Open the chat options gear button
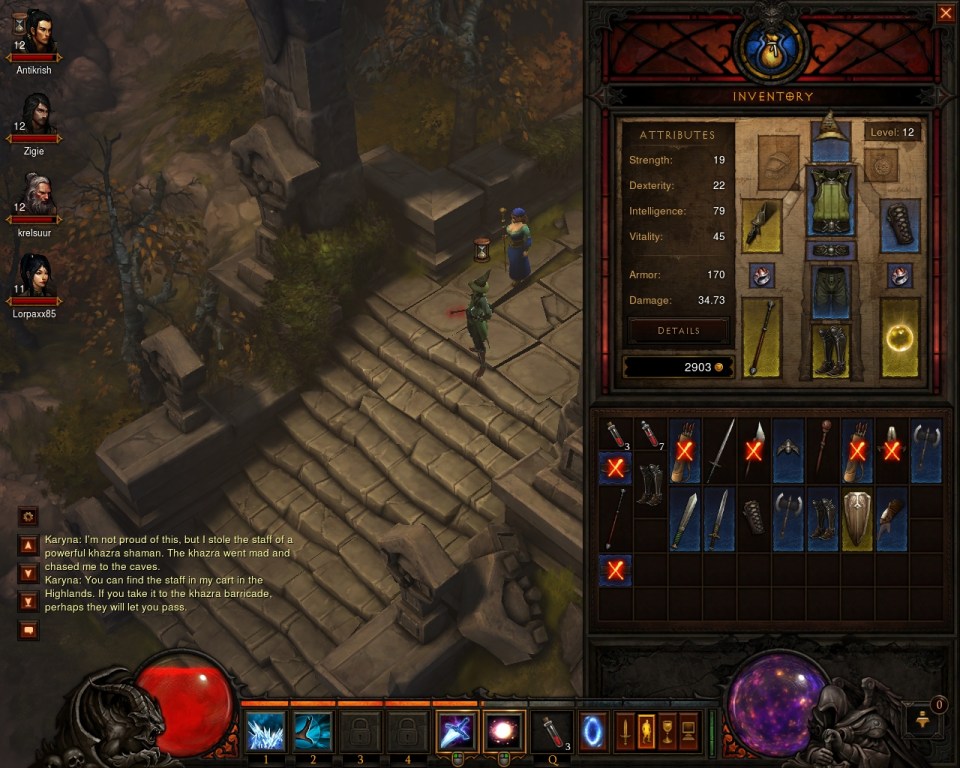This screenshot has height=768, width=960. 28,517
